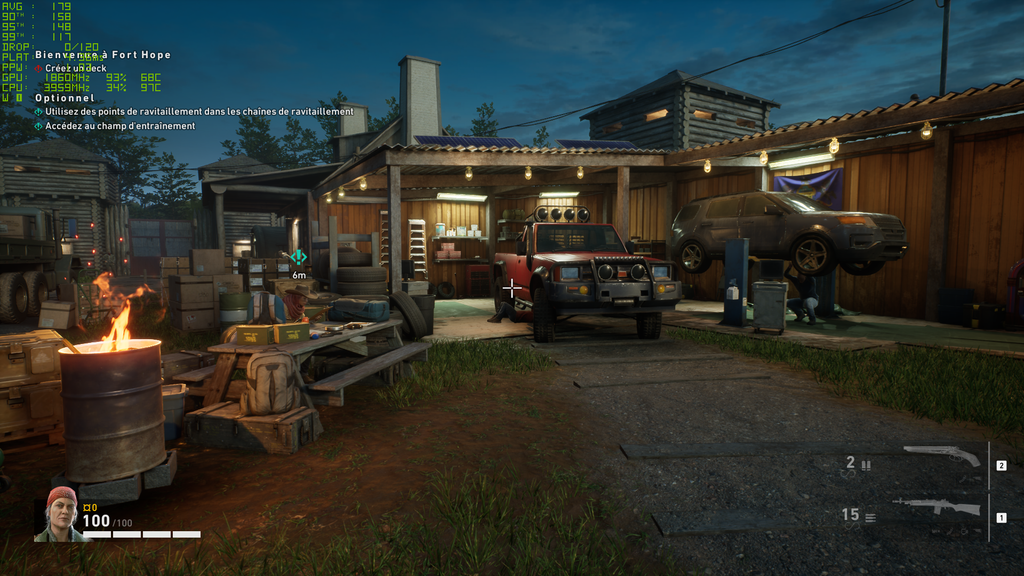Select the sawed-off shotgun in slot 2
Viewport: 1024px width, 576px height.
tap(941, 456)
